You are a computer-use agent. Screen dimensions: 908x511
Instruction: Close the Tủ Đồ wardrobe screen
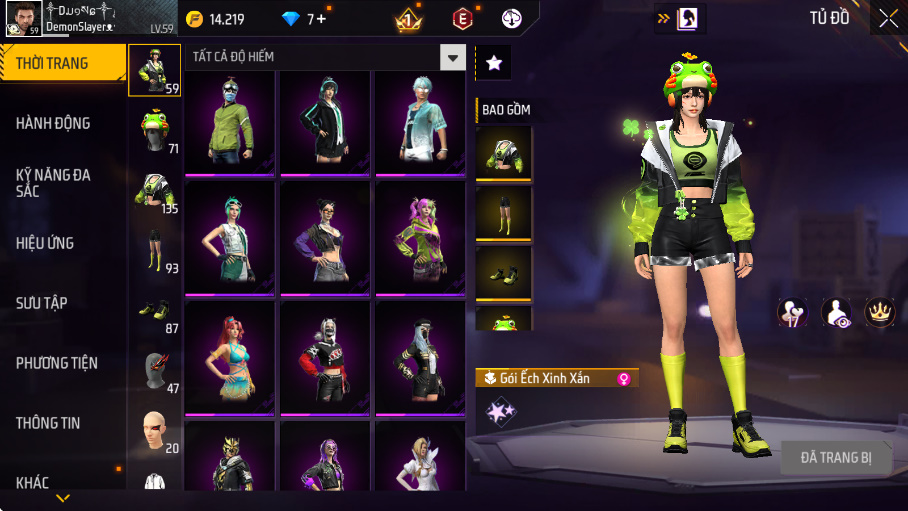point(888,18)
